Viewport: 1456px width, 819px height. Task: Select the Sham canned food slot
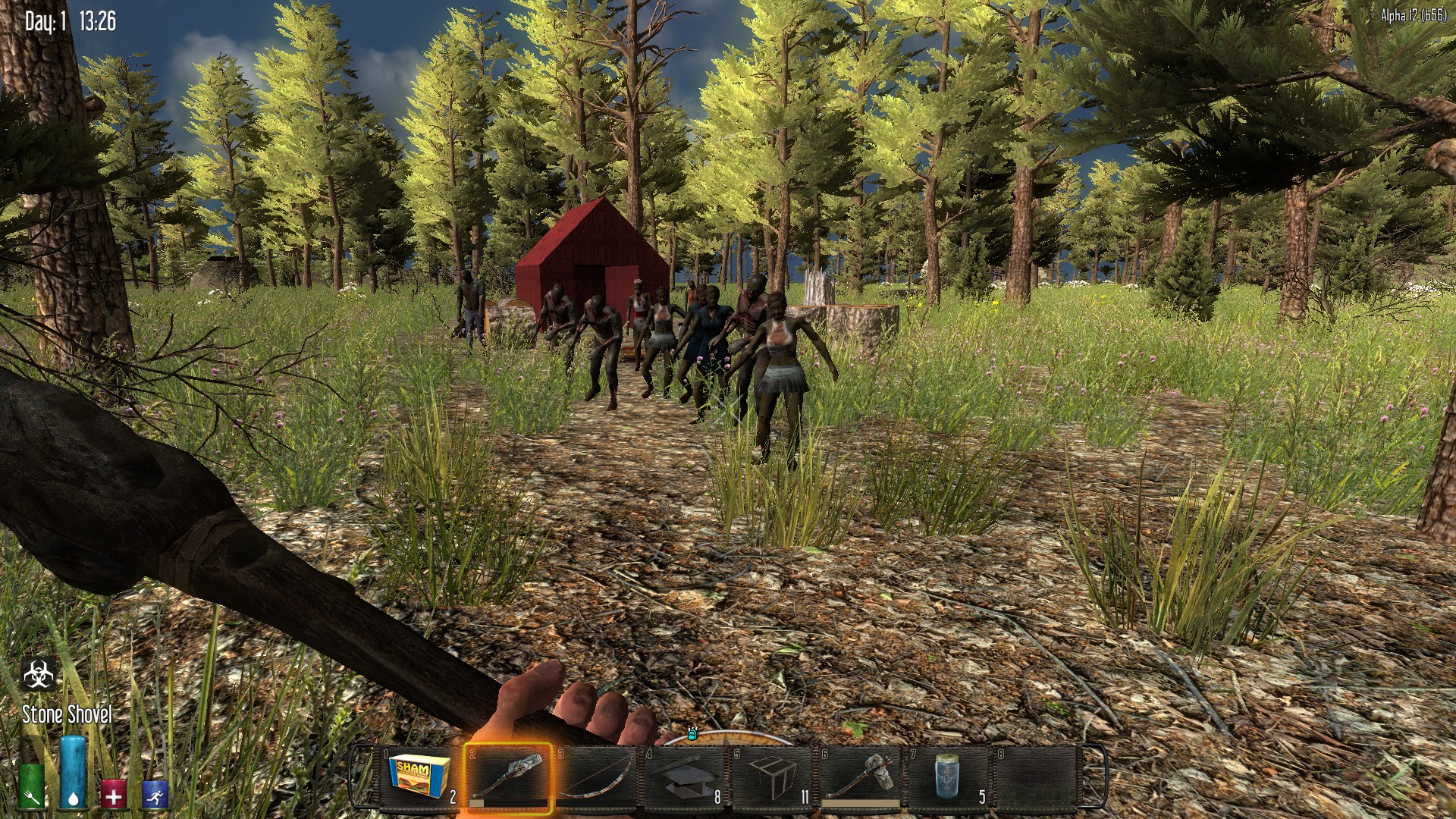pos(419,777)
